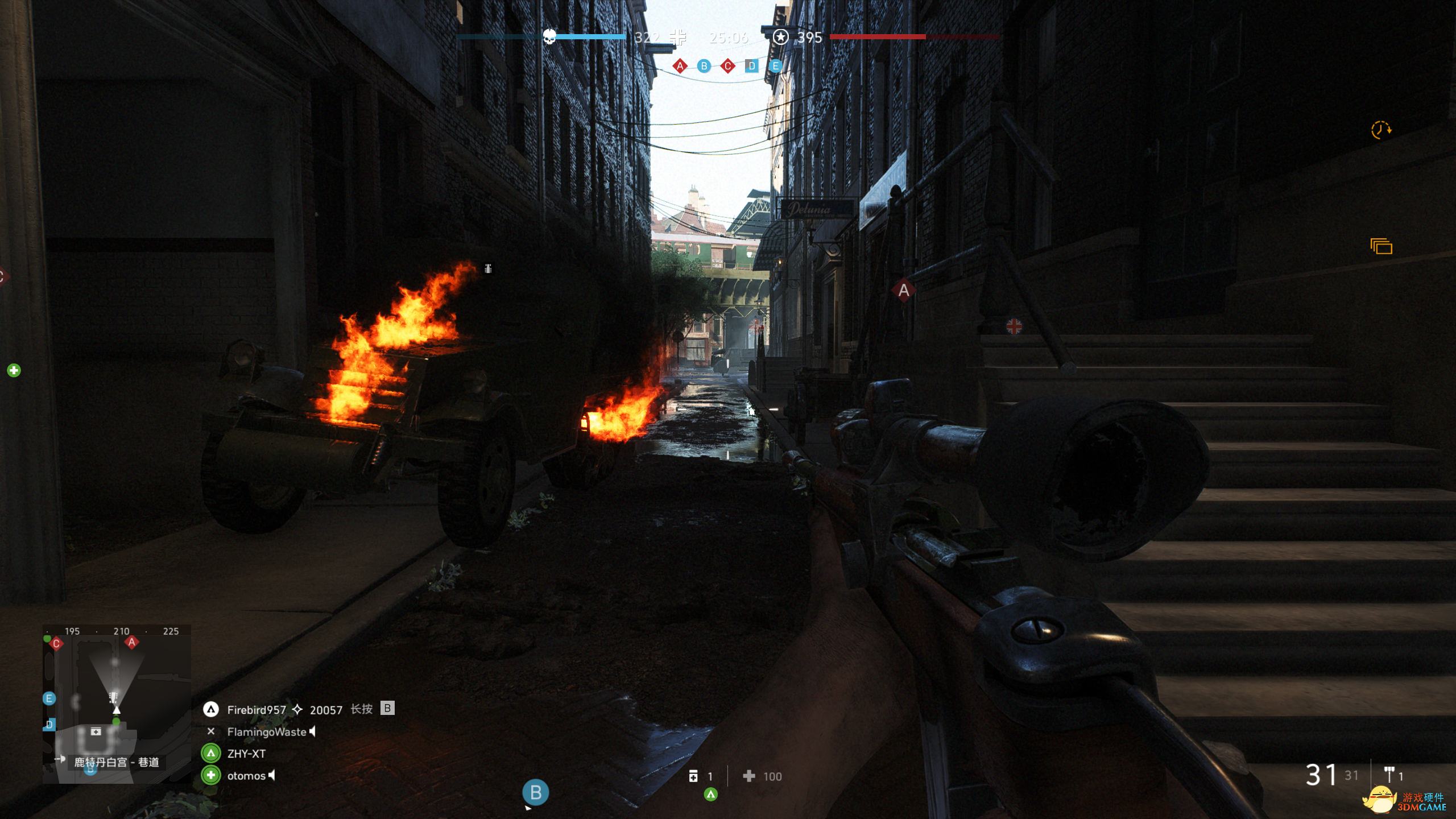This screenshot has height=819, width=1456.
Task: Select squad member ZHY-XT
Action: pos(246,754)
